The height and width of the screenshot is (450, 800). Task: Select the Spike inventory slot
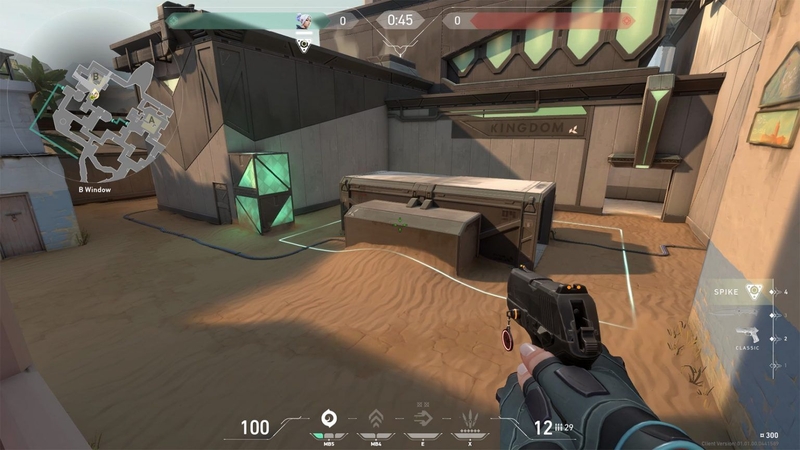click(x=742, y=291)
